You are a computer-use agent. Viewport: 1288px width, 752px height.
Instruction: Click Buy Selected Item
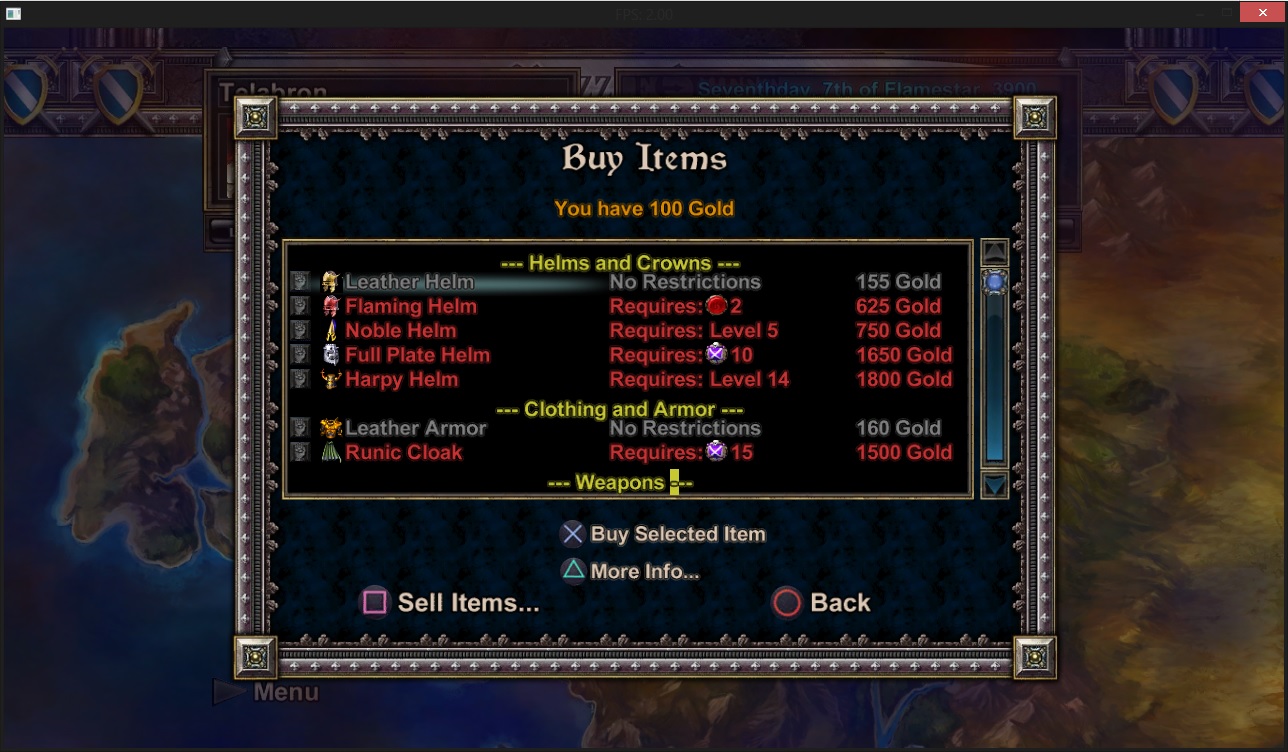pyautogui.click(x=664, y=534)
